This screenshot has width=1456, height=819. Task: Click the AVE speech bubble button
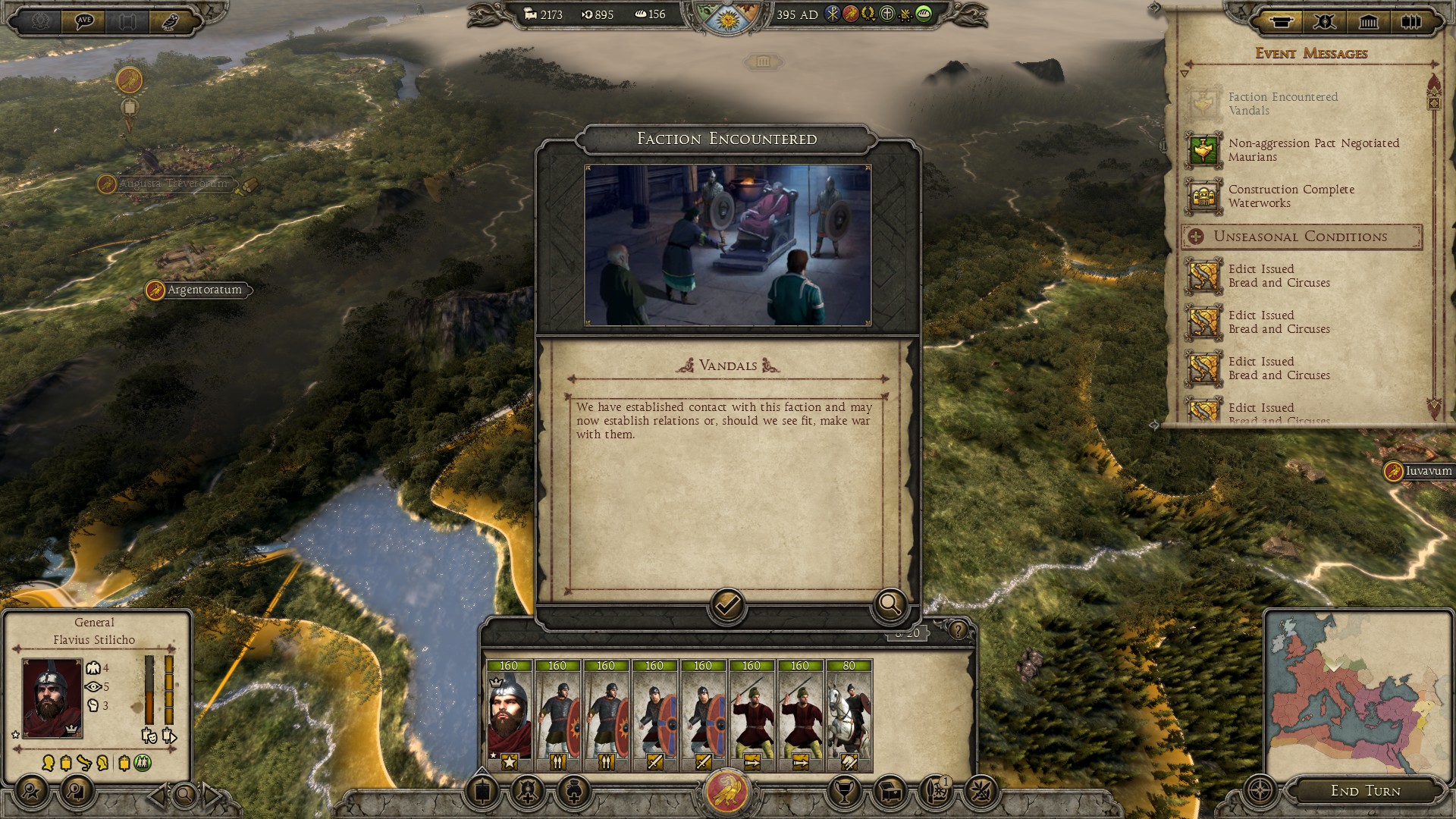84,20
